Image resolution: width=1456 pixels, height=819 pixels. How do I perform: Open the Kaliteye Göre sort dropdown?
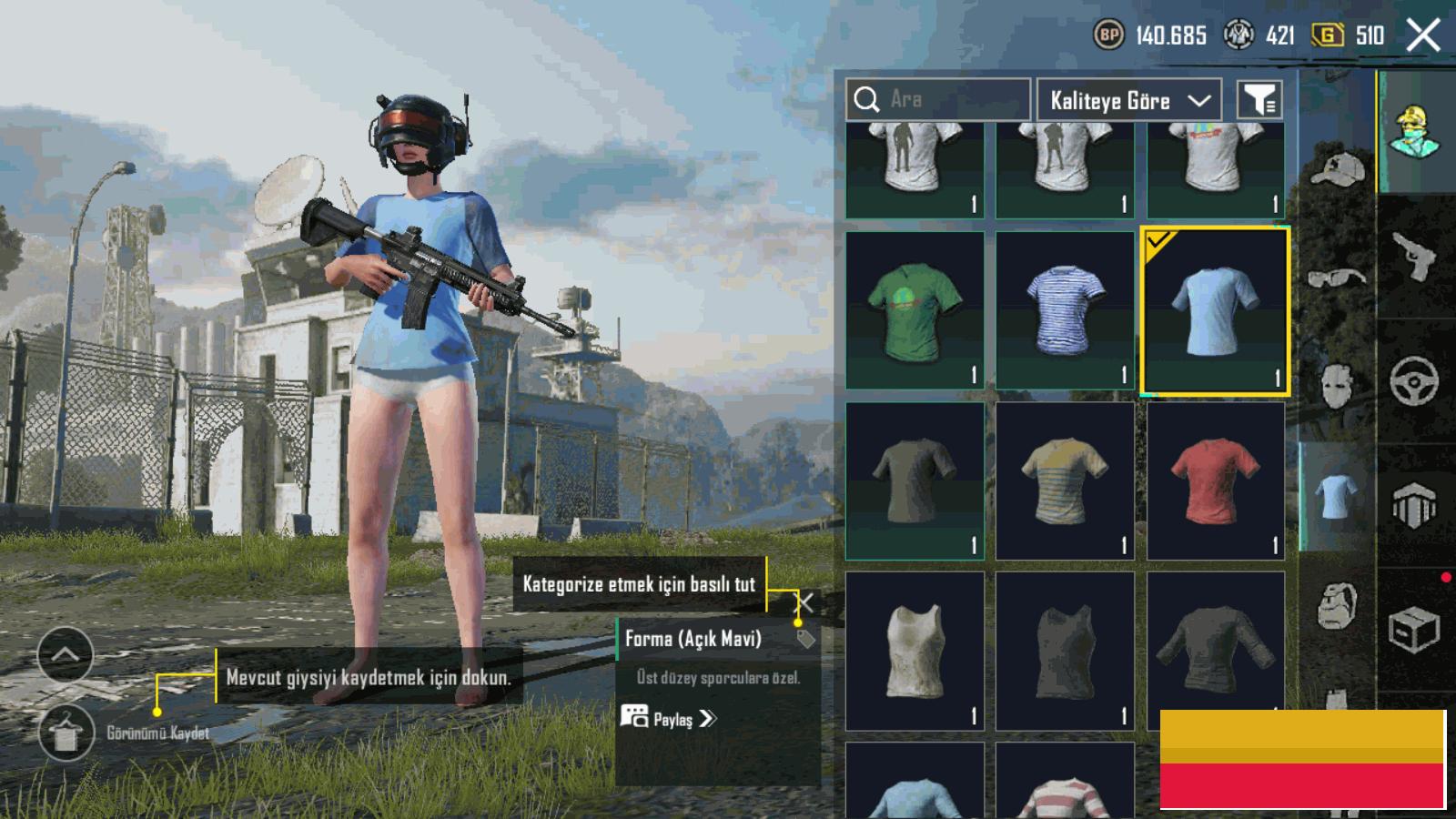click(x=1128, y=100)
